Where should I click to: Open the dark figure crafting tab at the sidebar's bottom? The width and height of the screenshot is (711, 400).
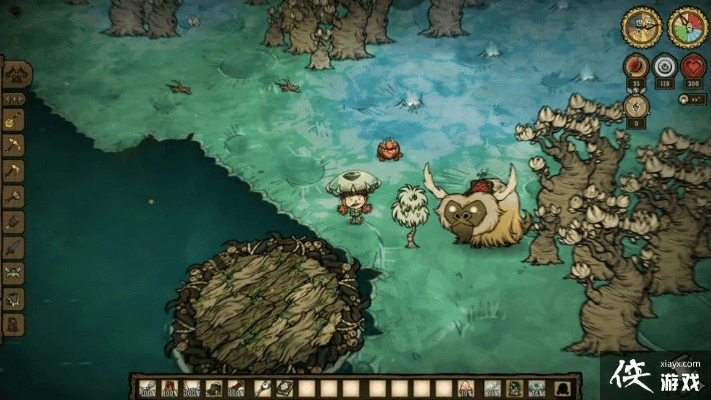(x=14, y=324)
